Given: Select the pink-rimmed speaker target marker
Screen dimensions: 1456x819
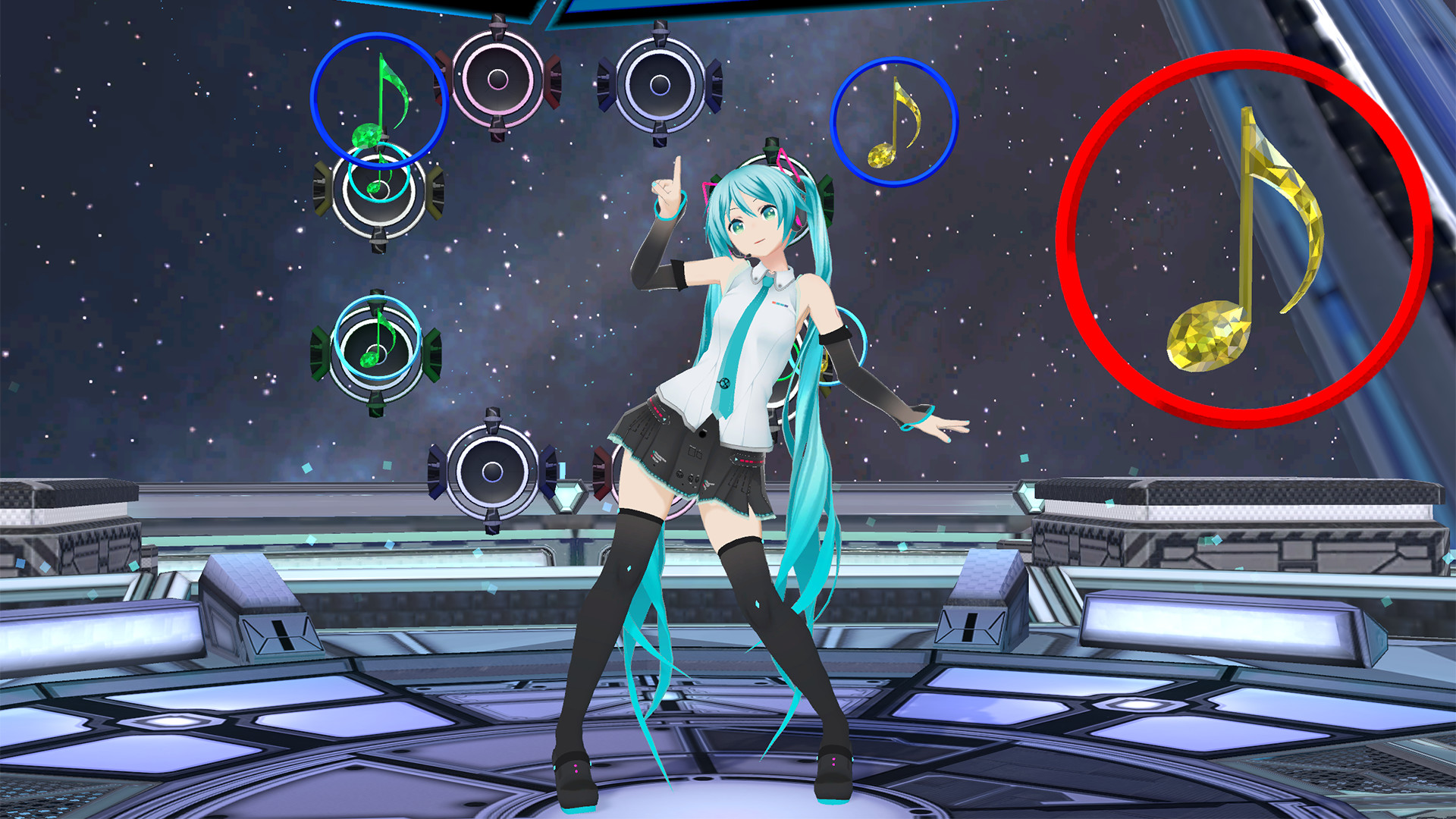Looking at the screenshot, I should (x=497, y=80).
